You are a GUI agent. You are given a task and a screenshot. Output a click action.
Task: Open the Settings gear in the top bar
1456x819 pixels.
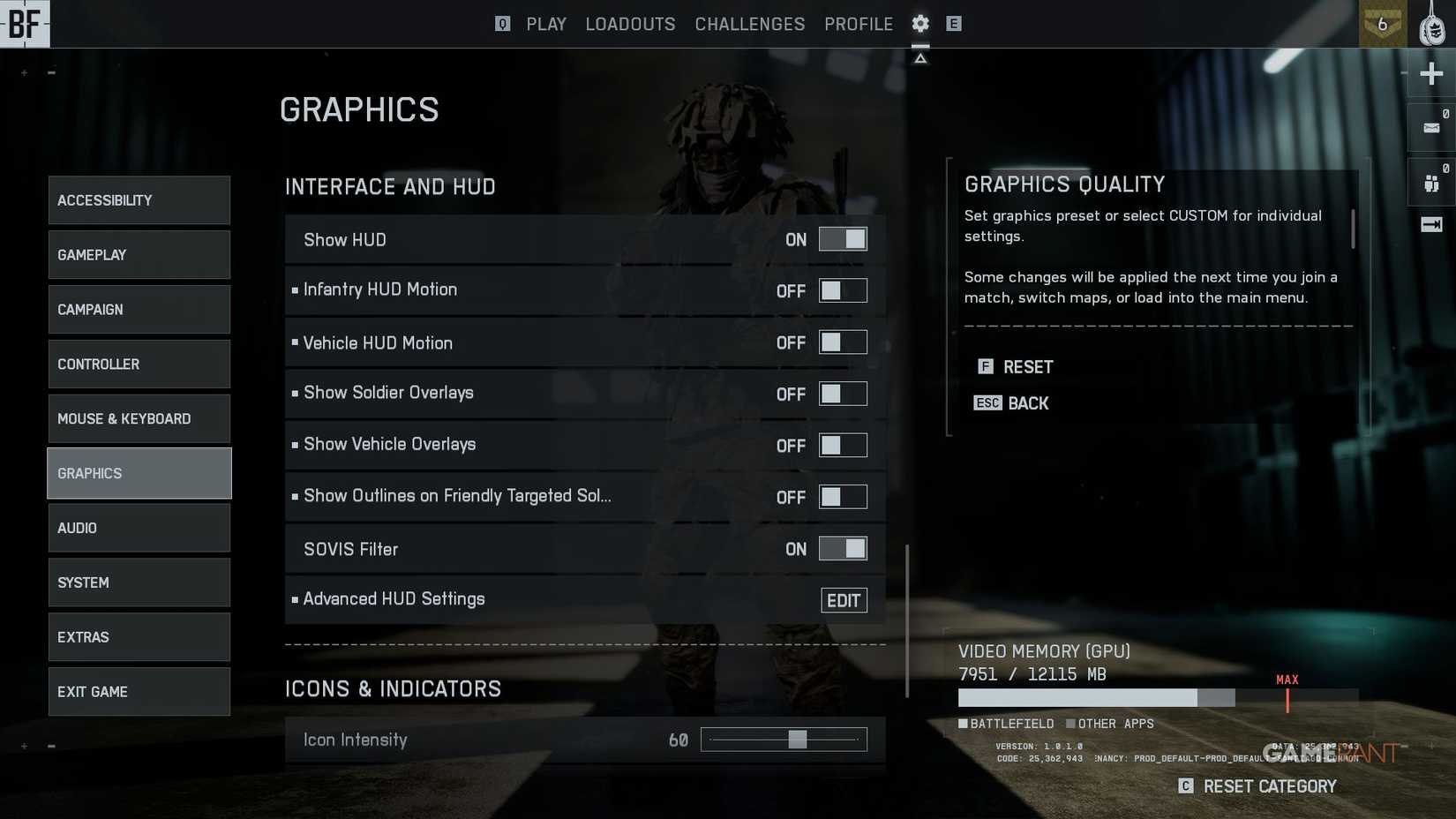(919, 24)
